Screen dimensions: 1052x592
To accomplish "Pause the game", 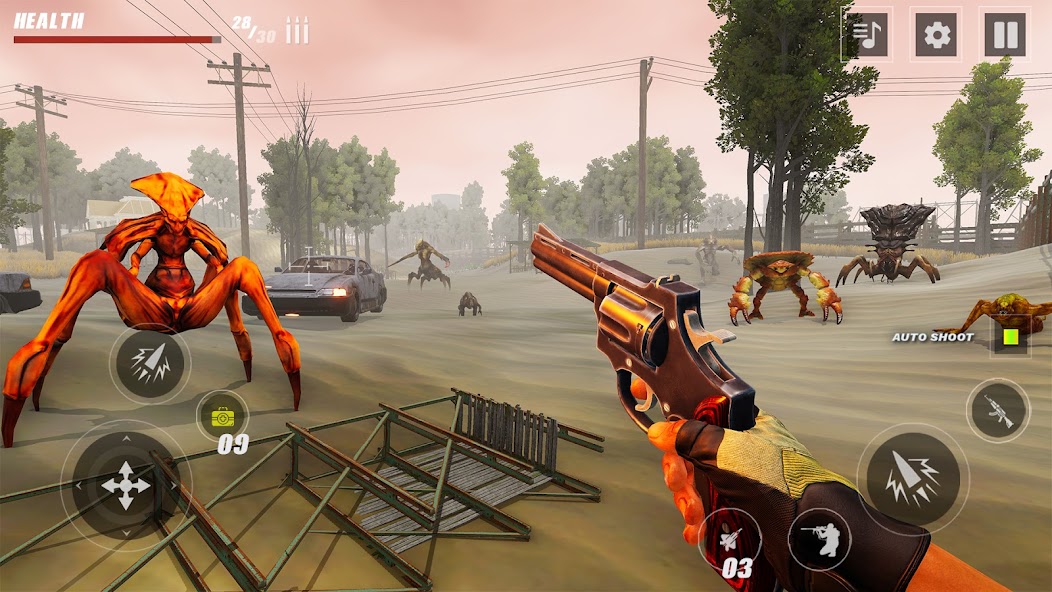I will pyautogui.click(x=1005, y=36).
